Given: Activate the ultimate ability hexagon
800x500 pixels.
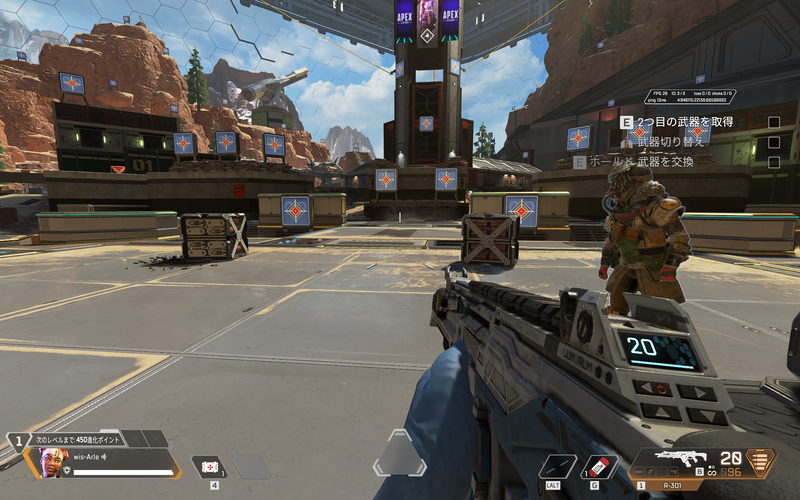Looking at the screenshot, I should [x=400, y=455].
